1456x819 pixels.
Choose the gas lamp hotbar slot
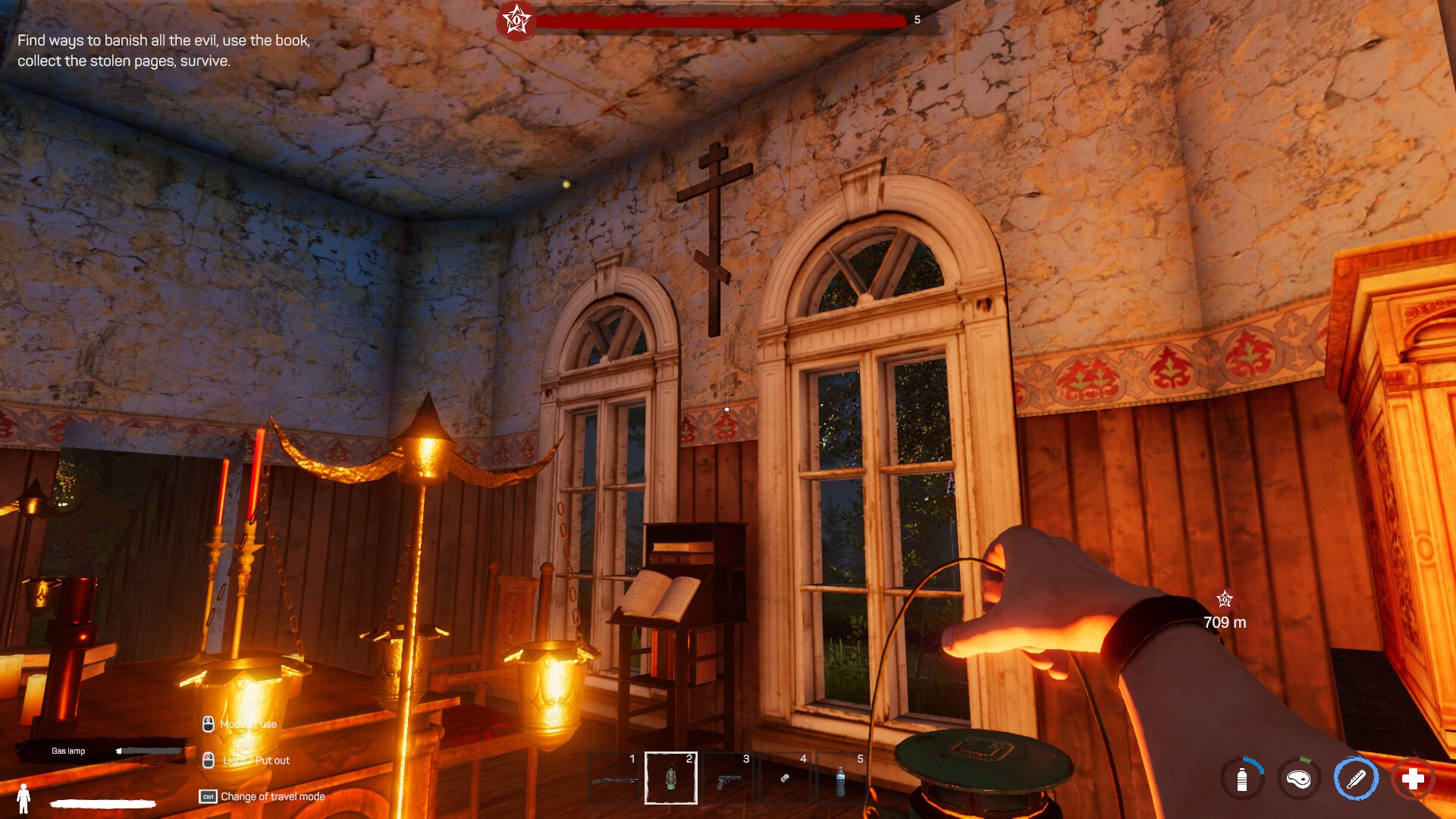pos(671,778)
